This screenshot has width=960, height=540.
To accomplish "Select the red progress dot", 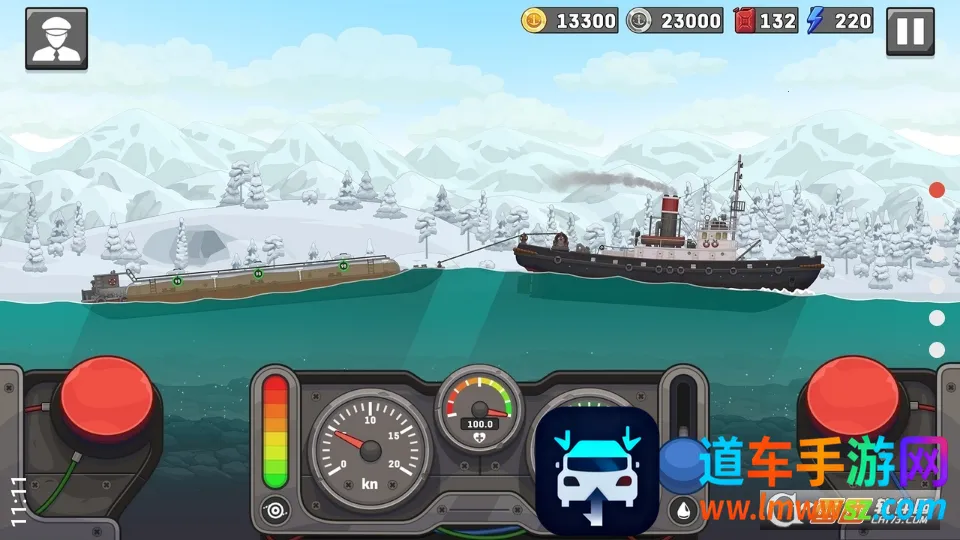I will (937, 189).
